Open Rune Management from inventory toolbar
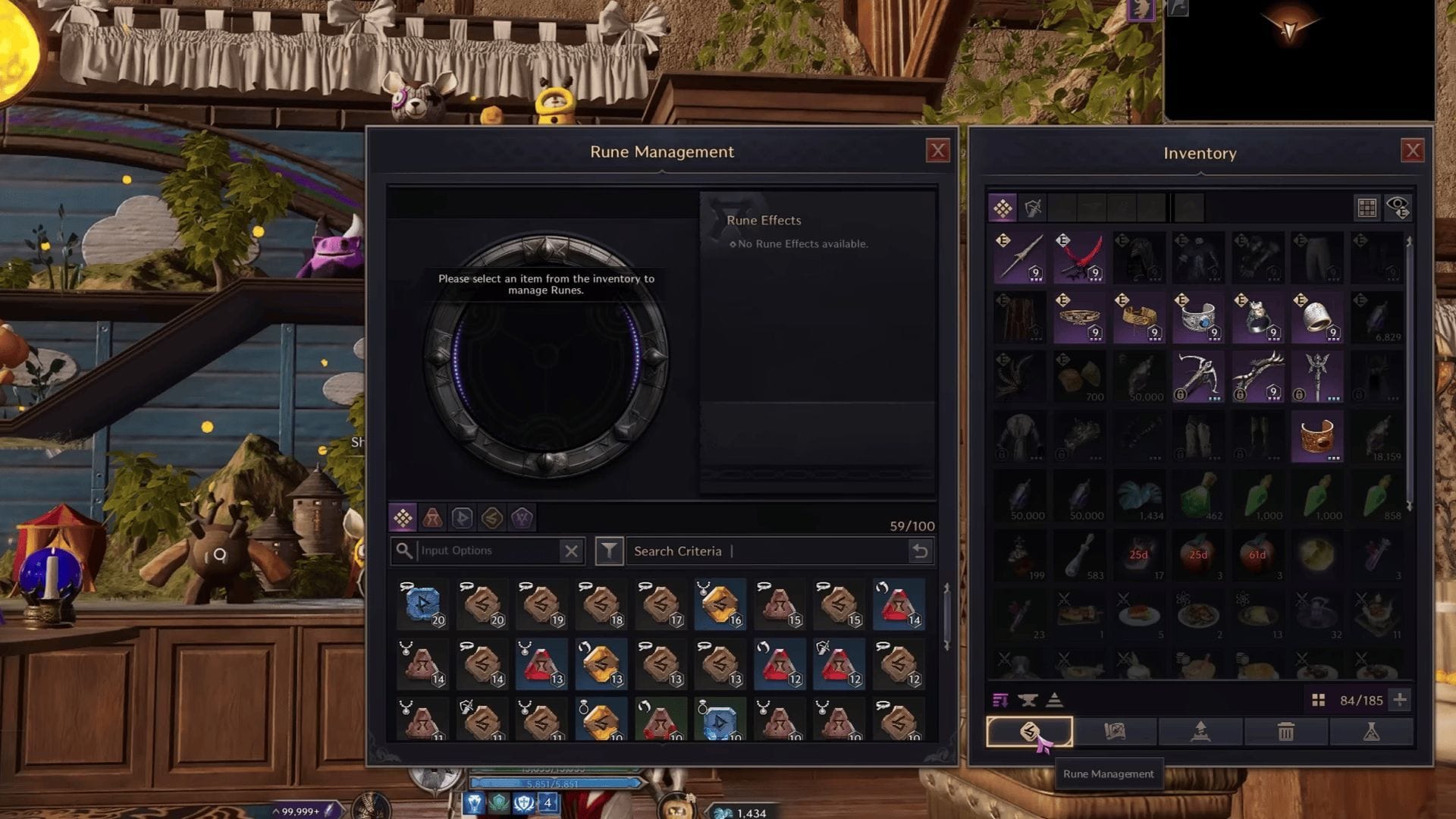 [x=1031, y=732]
